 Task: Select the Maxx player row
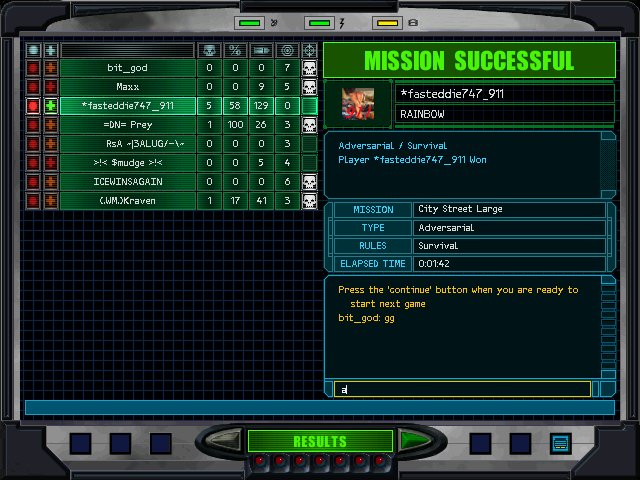[127, 87]
